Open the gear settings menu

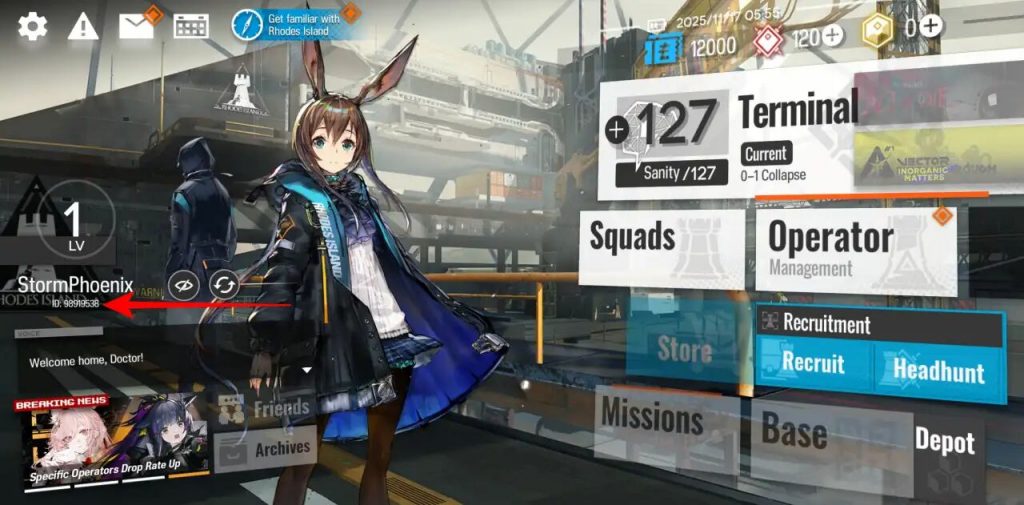tap(32, 26)
